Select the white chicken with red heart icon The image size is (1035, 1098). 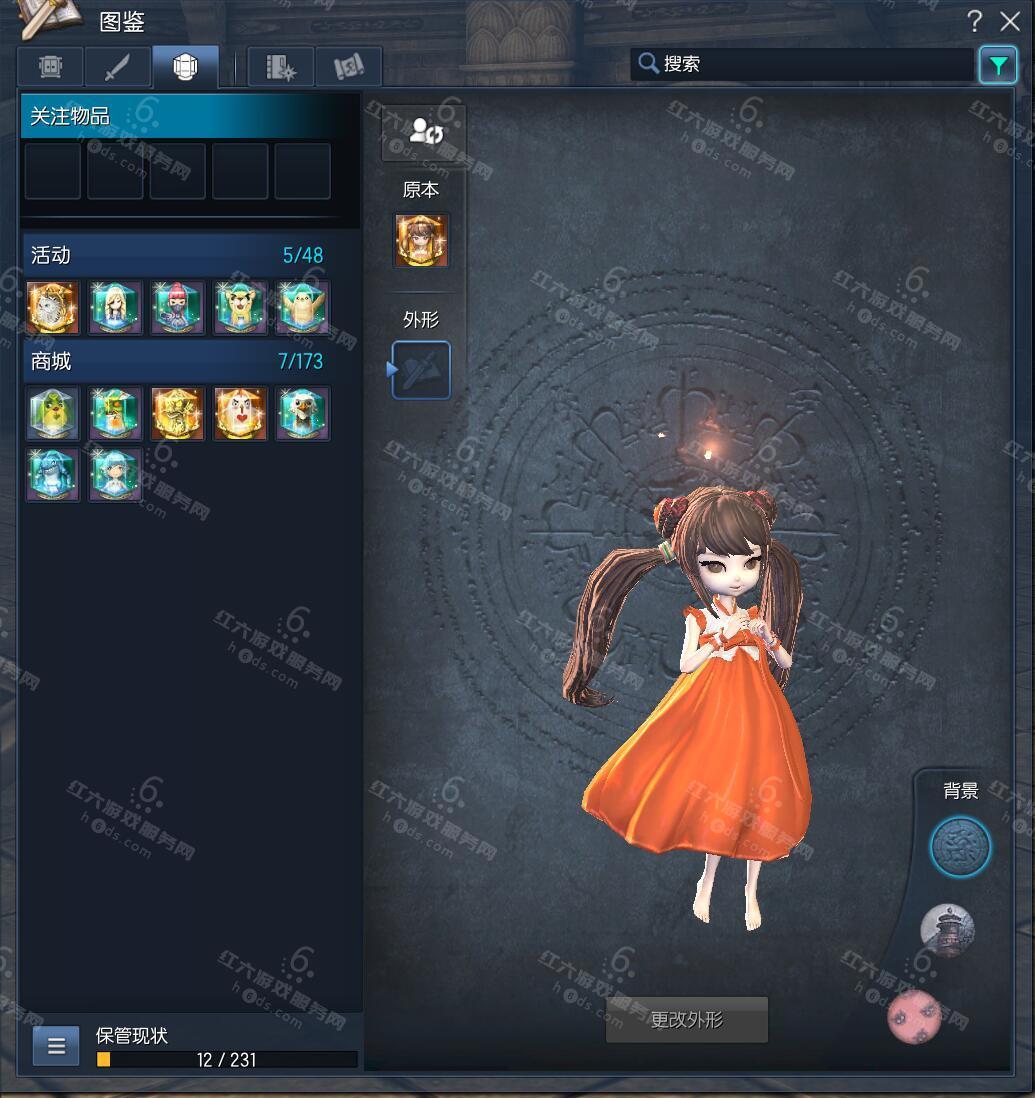click(240, 414)
